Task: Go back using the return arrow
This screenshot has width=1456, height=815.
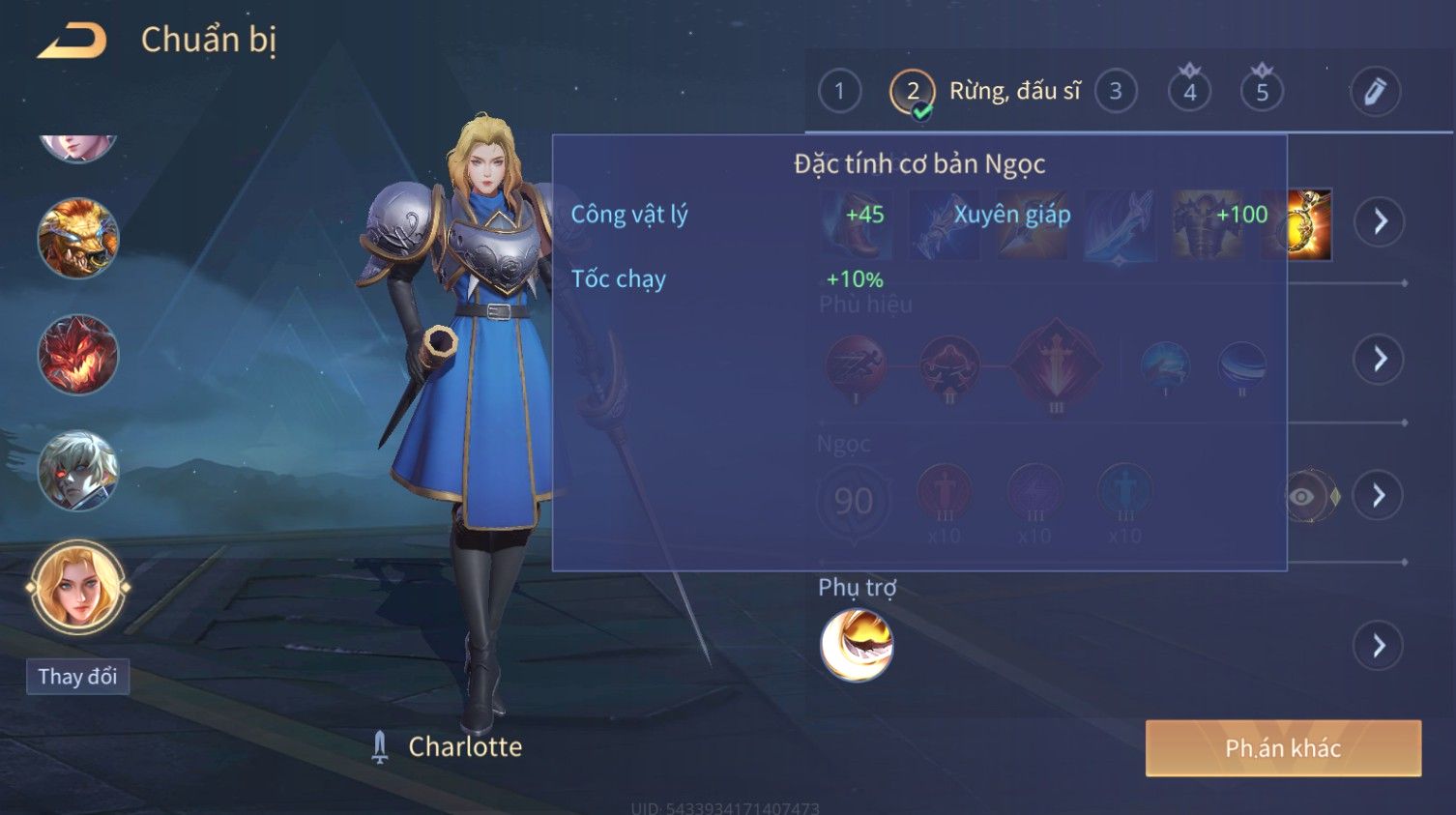Action: pyautogui.click(x=72, y=41)
